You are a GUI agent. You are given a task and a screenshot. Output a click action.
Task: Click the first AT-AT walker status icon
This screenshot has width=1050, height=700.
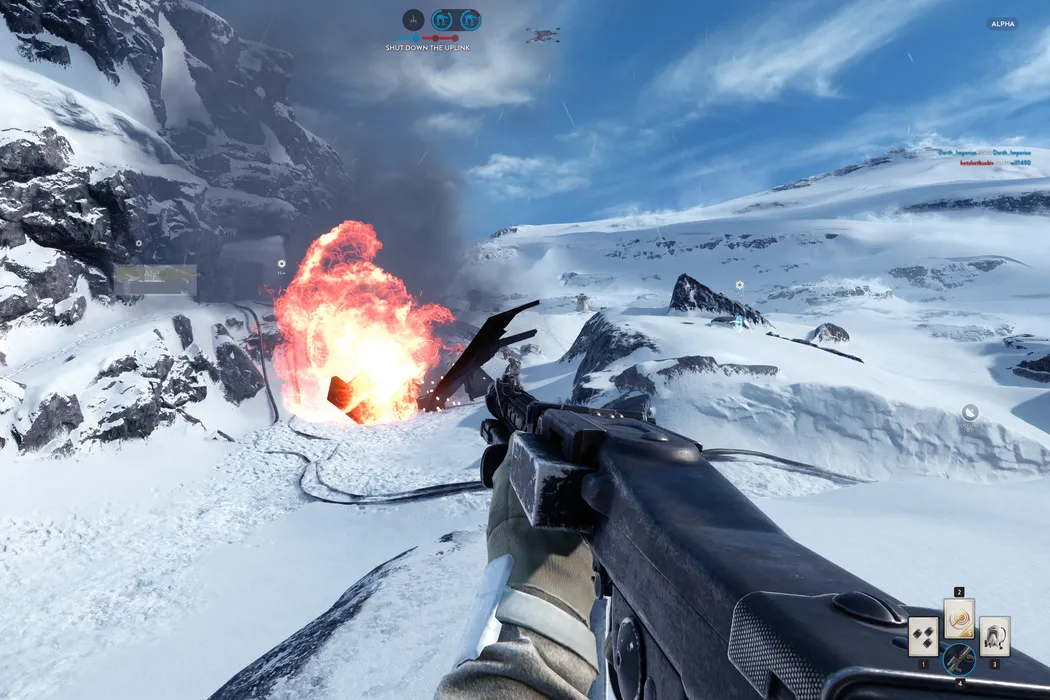tap(441, 20)
